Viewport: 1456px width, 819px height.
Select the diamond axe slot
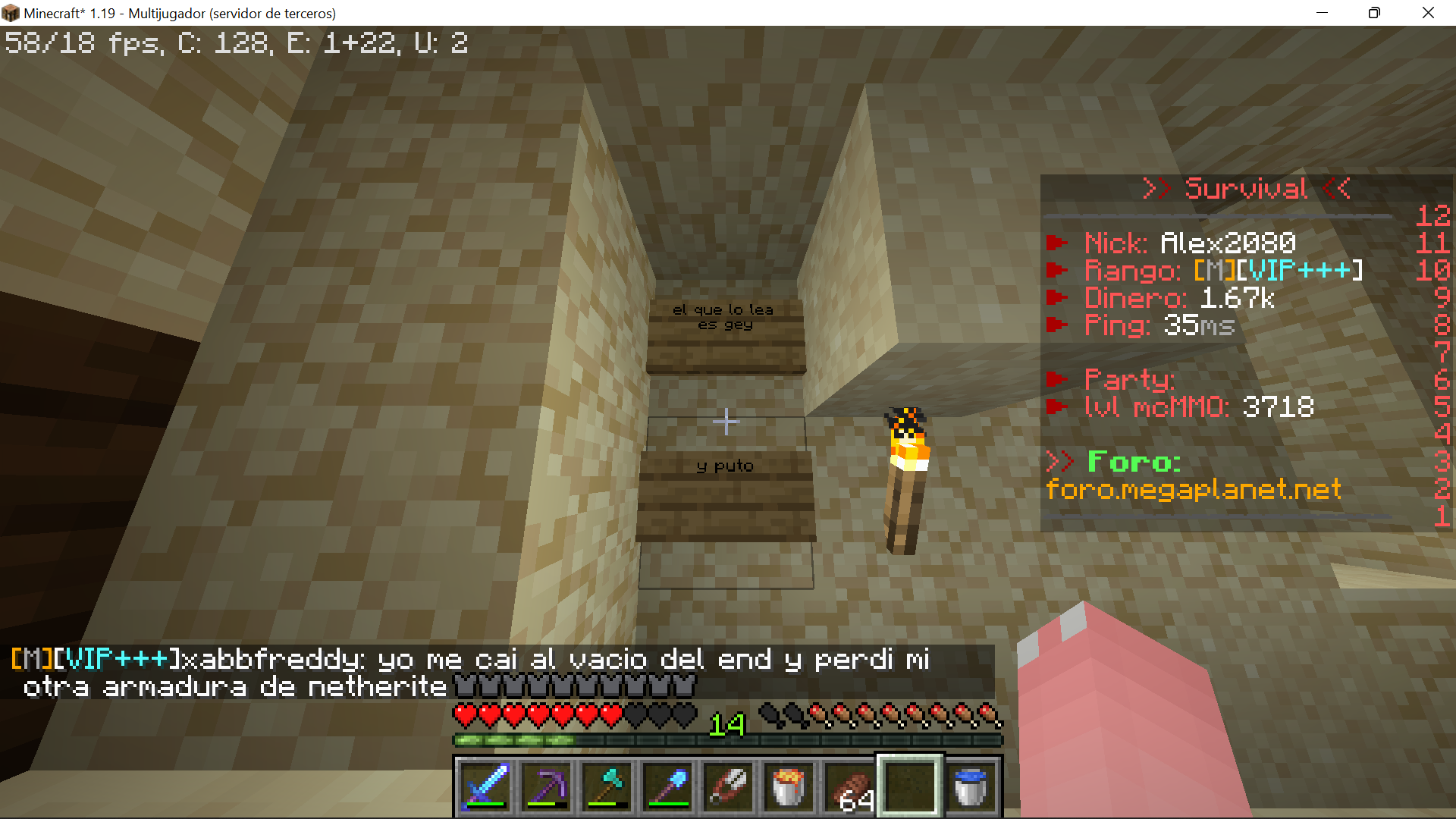(607, 786)
